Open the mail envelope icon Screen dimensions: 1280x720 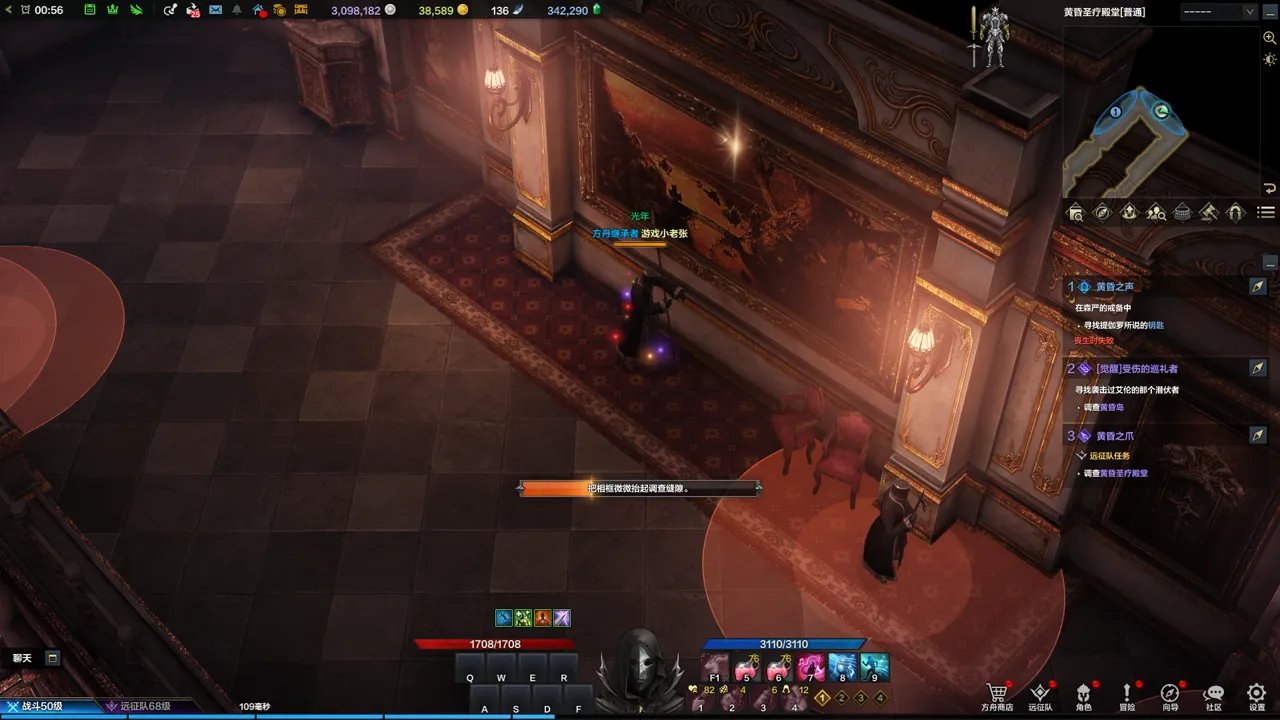[215, 10]
